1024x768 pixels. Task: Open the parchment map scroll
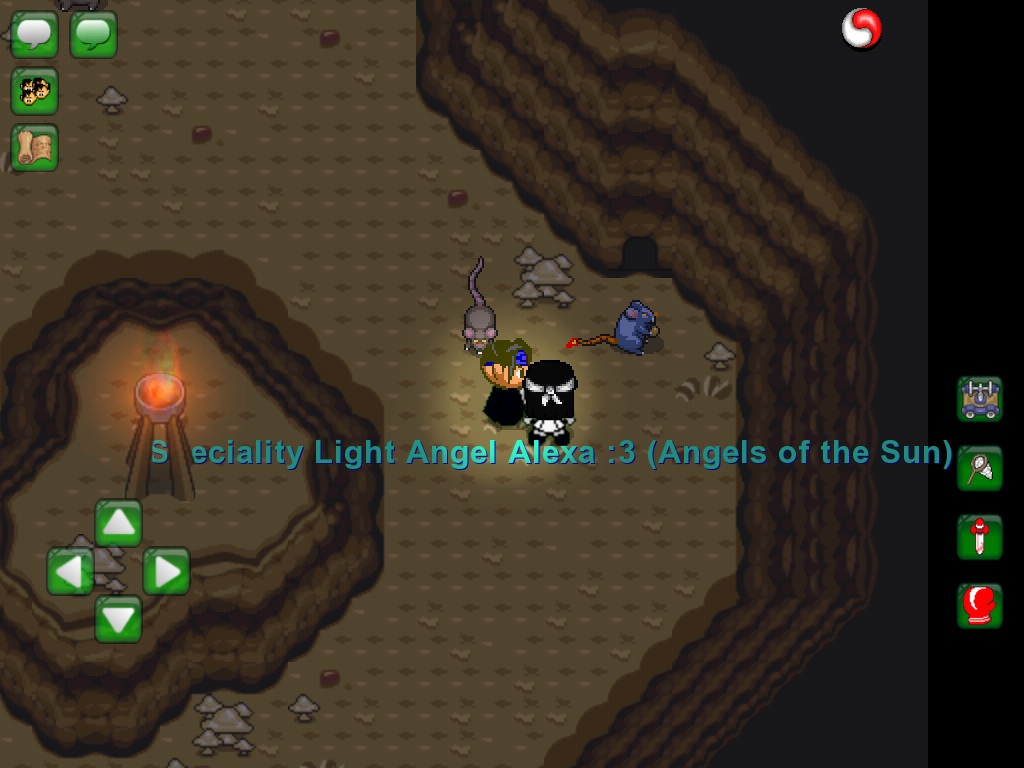tap(34, 148)
